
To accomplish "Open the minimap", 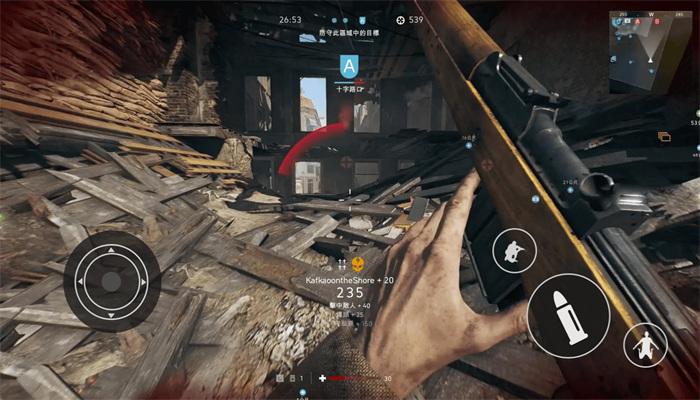I will point(650,52).
